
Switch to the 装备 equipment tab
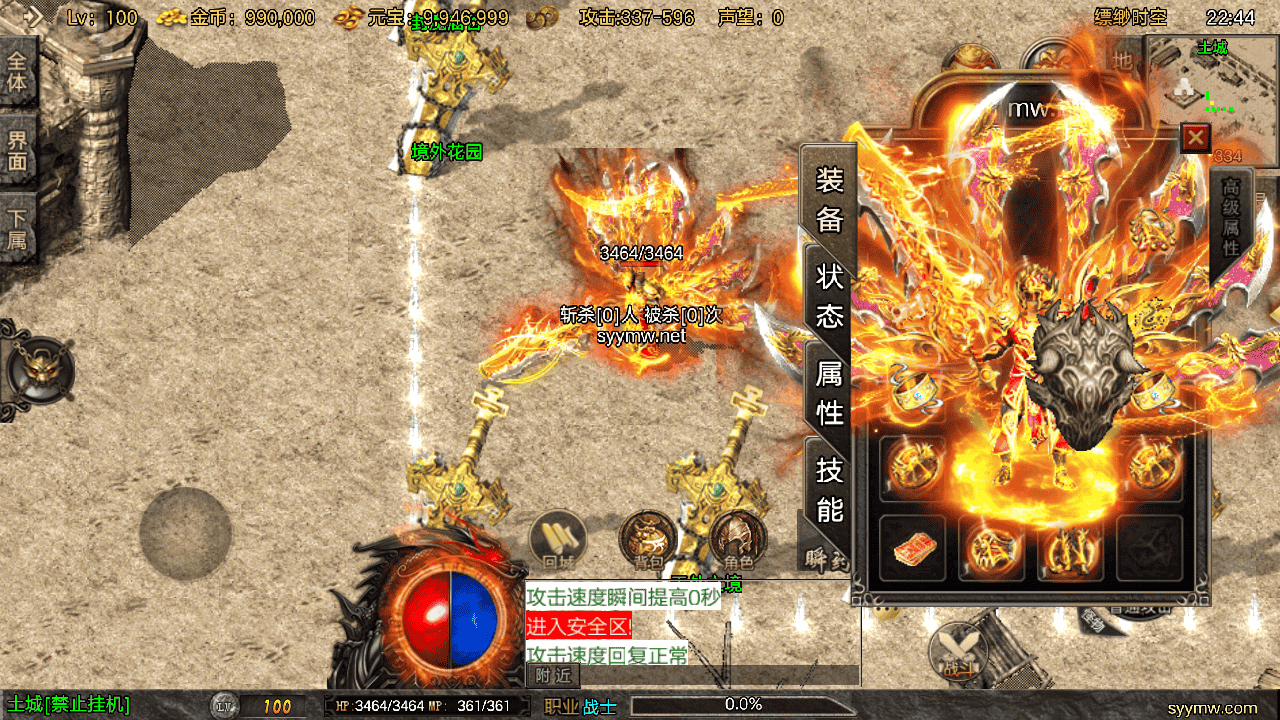pyautogui.click(x=830, y=199)
